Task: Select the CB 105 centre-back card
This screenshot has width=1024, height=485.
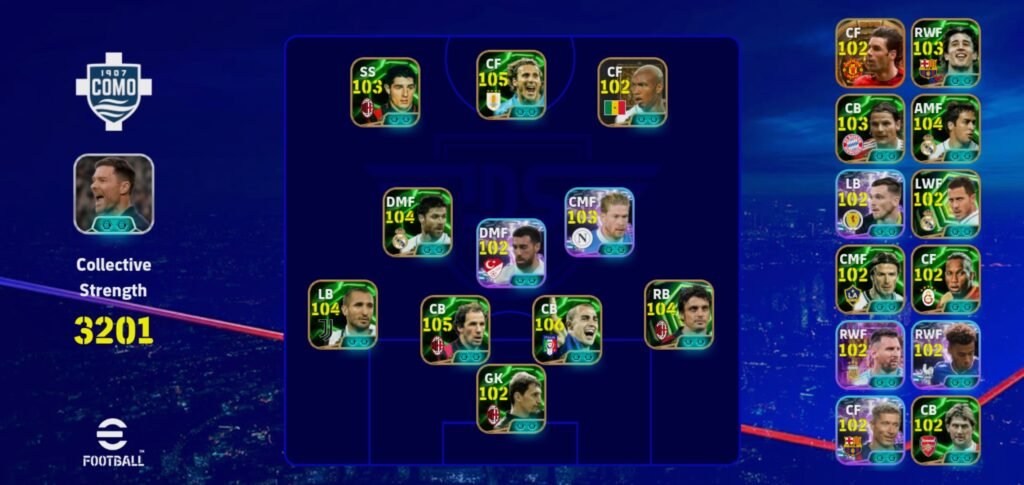Action: (455, 329)
